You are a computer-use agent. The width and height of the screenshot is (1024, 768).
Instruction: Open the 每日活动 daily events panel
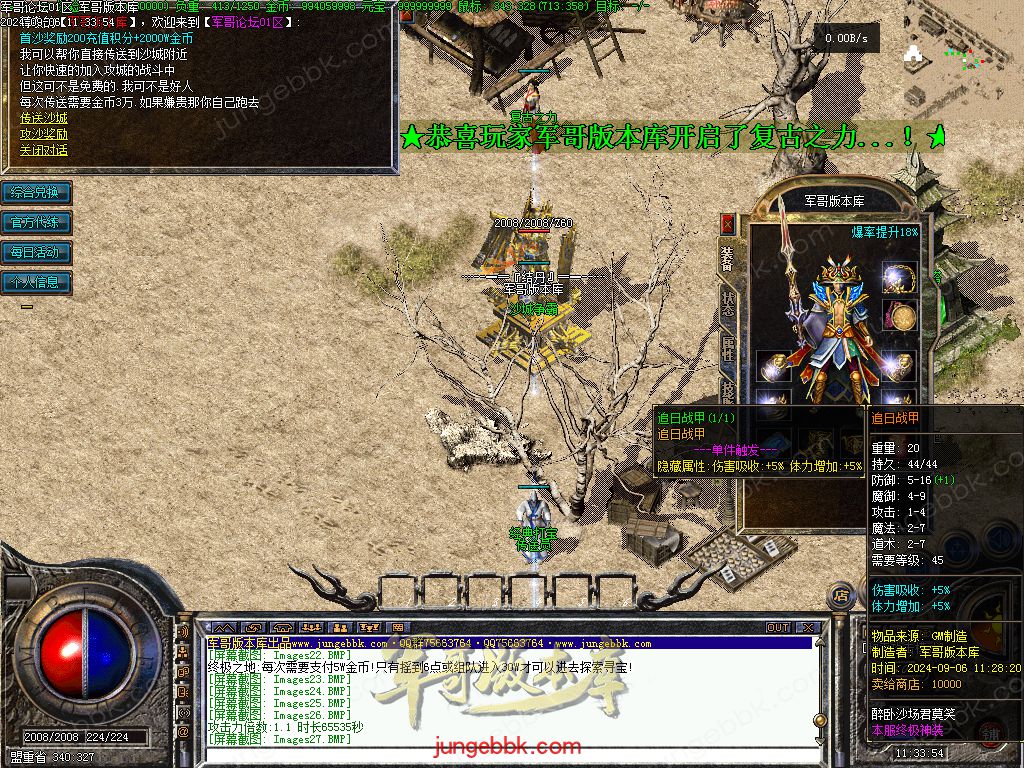36,252
